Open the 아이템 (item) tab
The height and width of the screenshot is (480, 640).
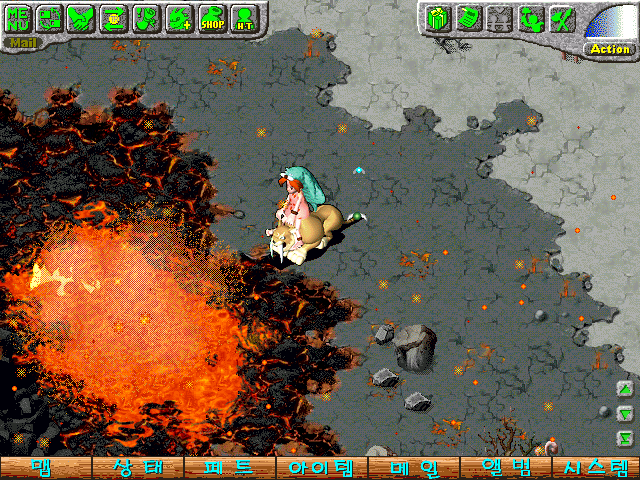click(320, 468)
